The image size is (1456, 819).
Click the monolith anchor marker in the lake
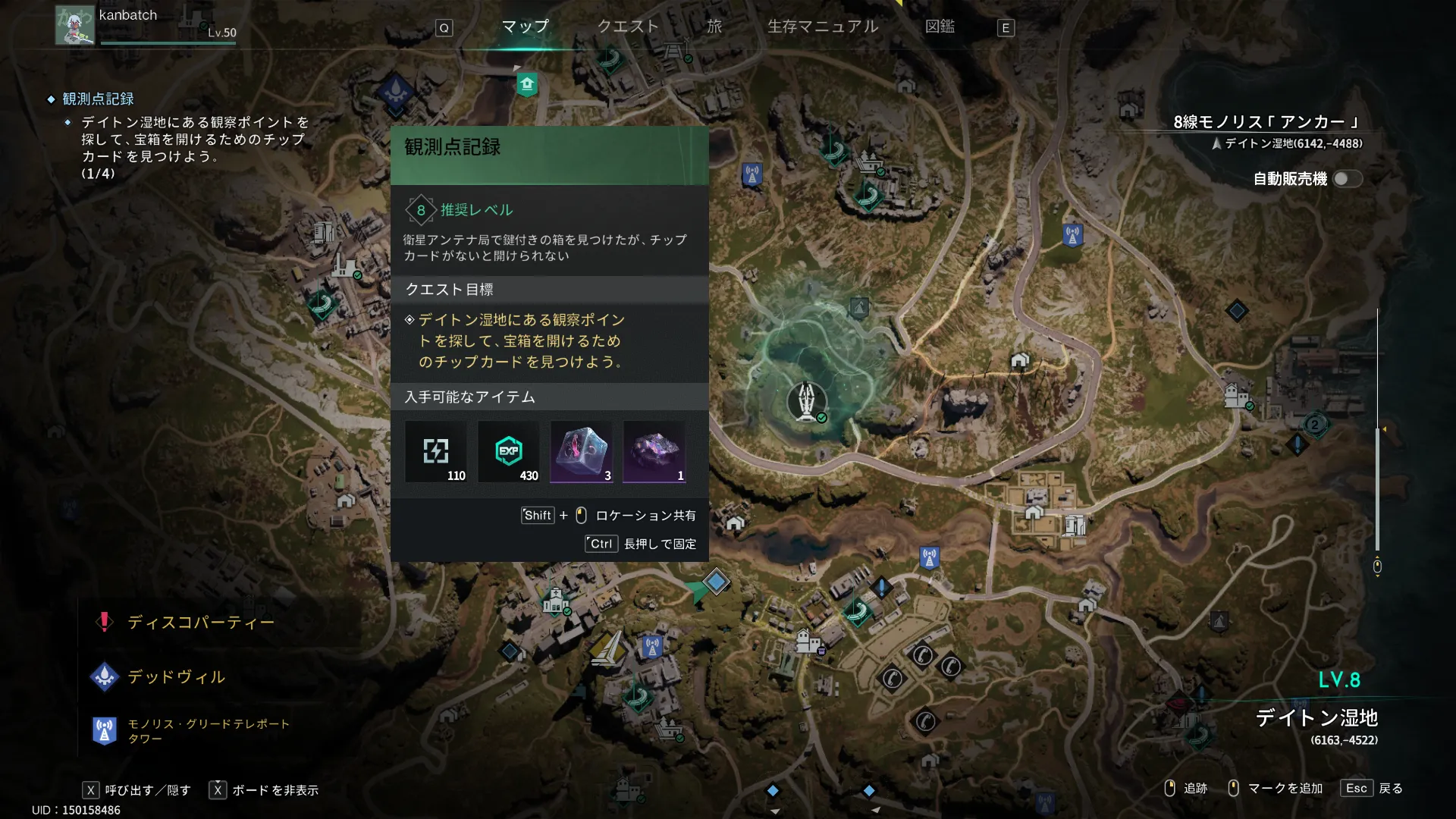(807, 400)
